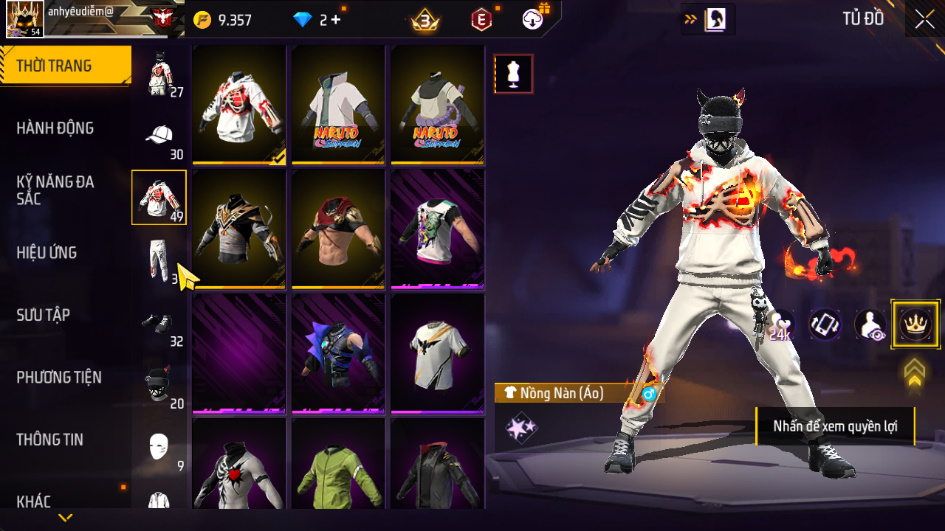
Task: Choose the white cap hats category
Action: 159,137
